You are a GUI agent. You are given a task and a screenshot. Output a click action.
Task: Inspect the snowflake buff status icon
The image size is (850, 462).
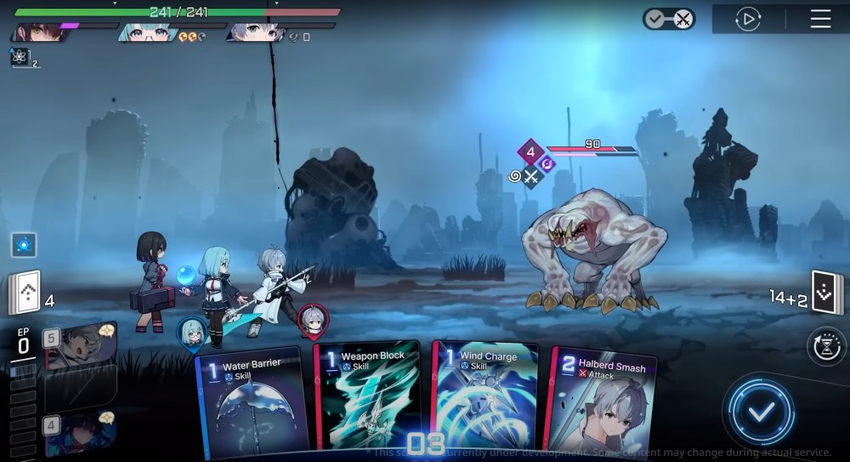click(x=20, y=57)
